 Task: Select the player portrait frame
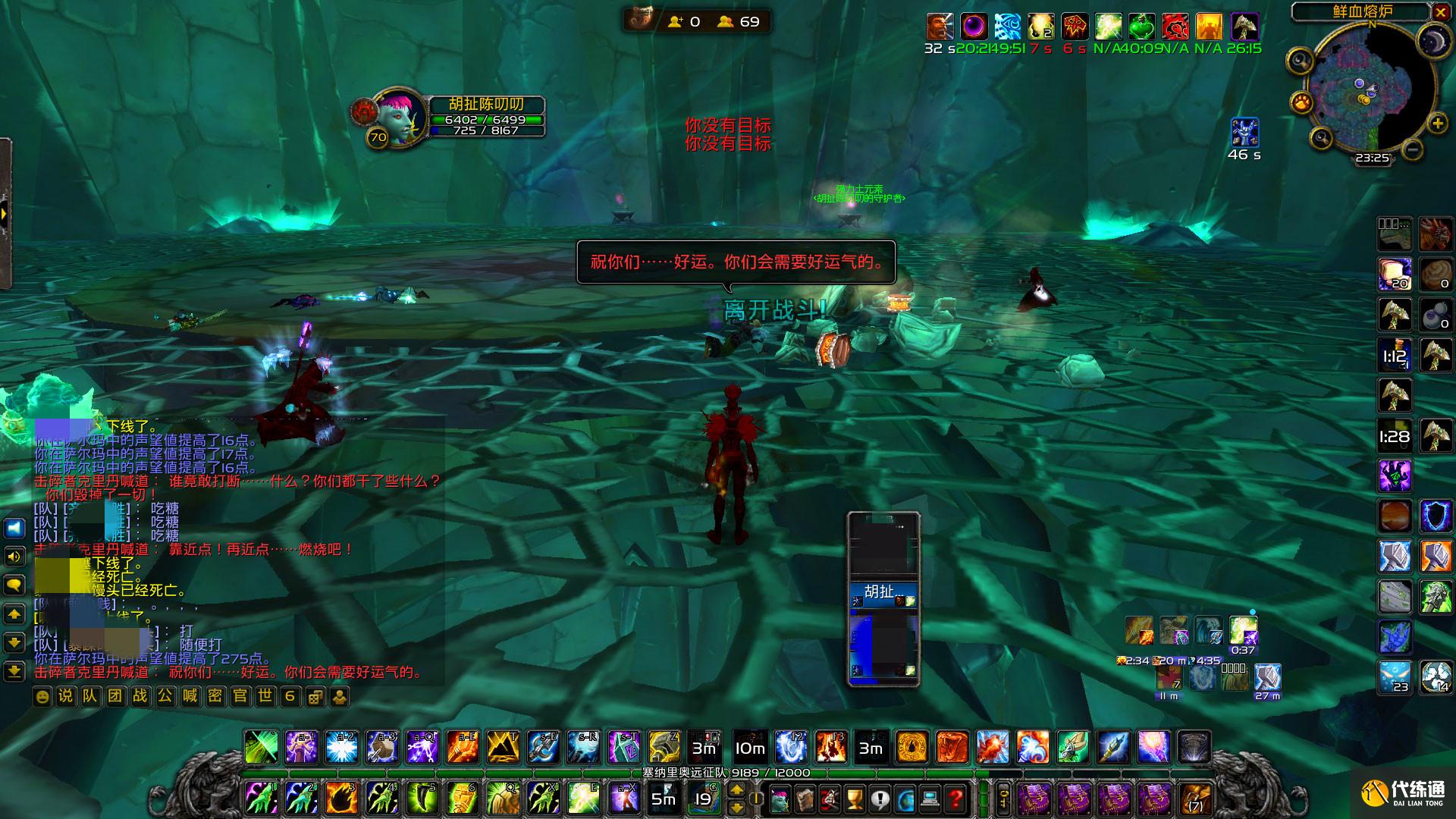[398, 120]
